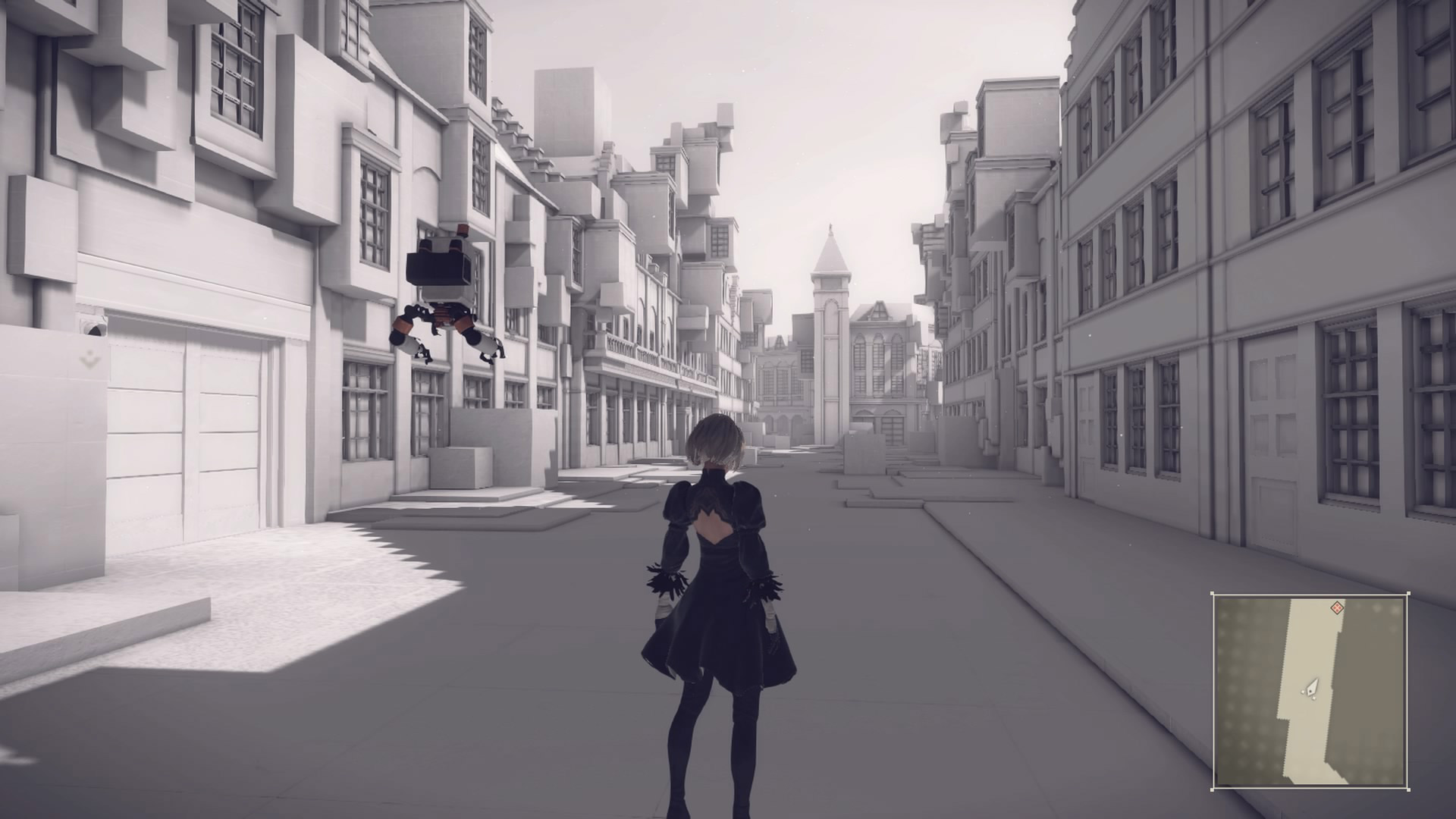This screenshot has height=819, width=1456.
Task: Click the red quest marker on the minimap
Action: [1337, 608]
